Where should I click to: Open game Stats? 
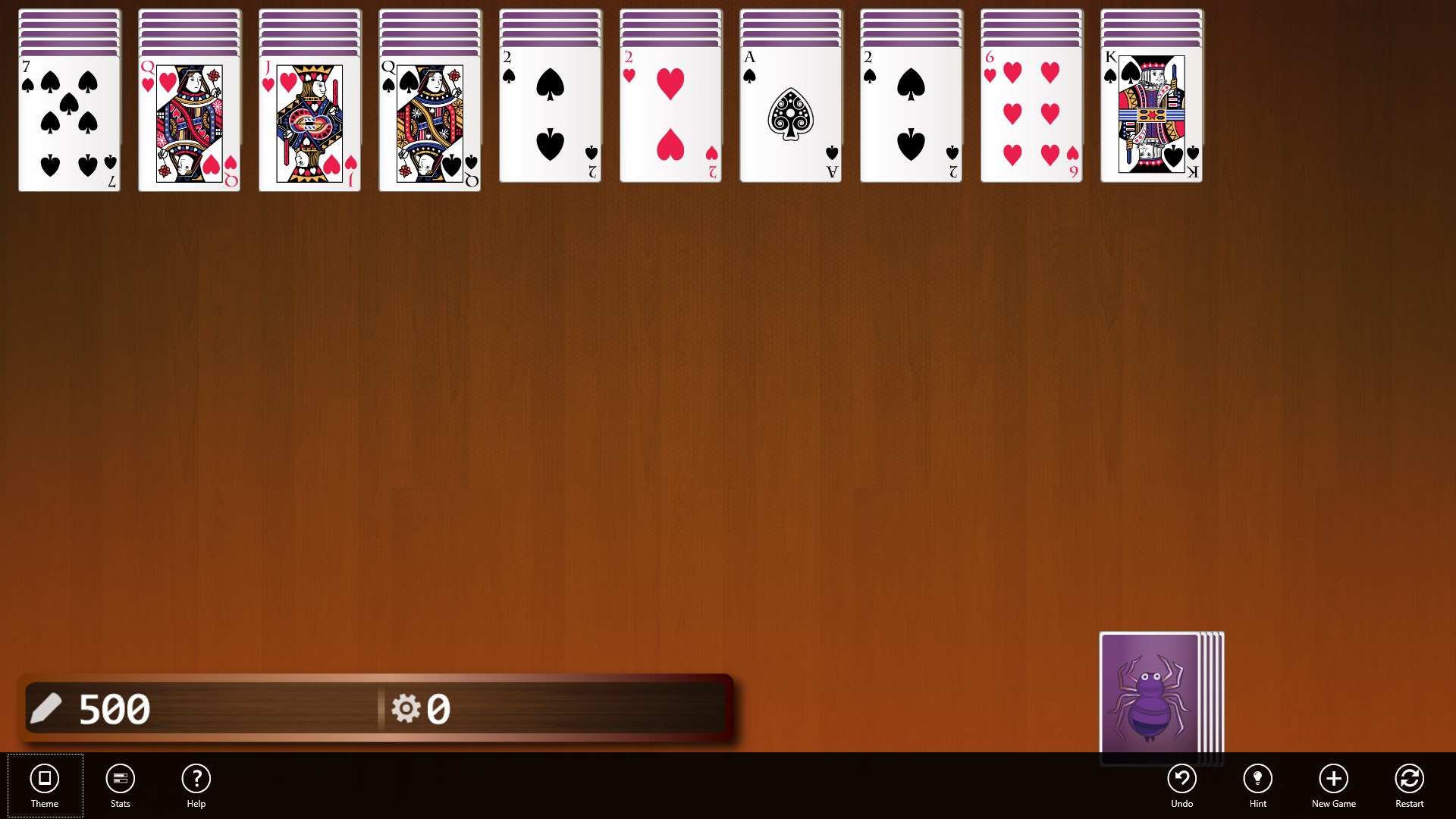pos(120,785)
